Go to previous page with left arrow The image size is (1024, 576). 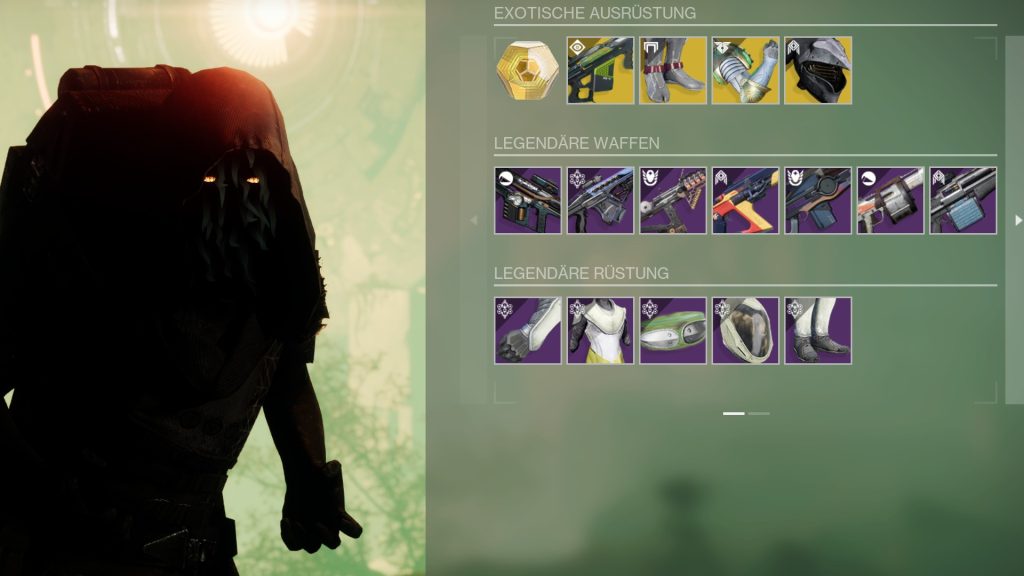click(474, 220)
